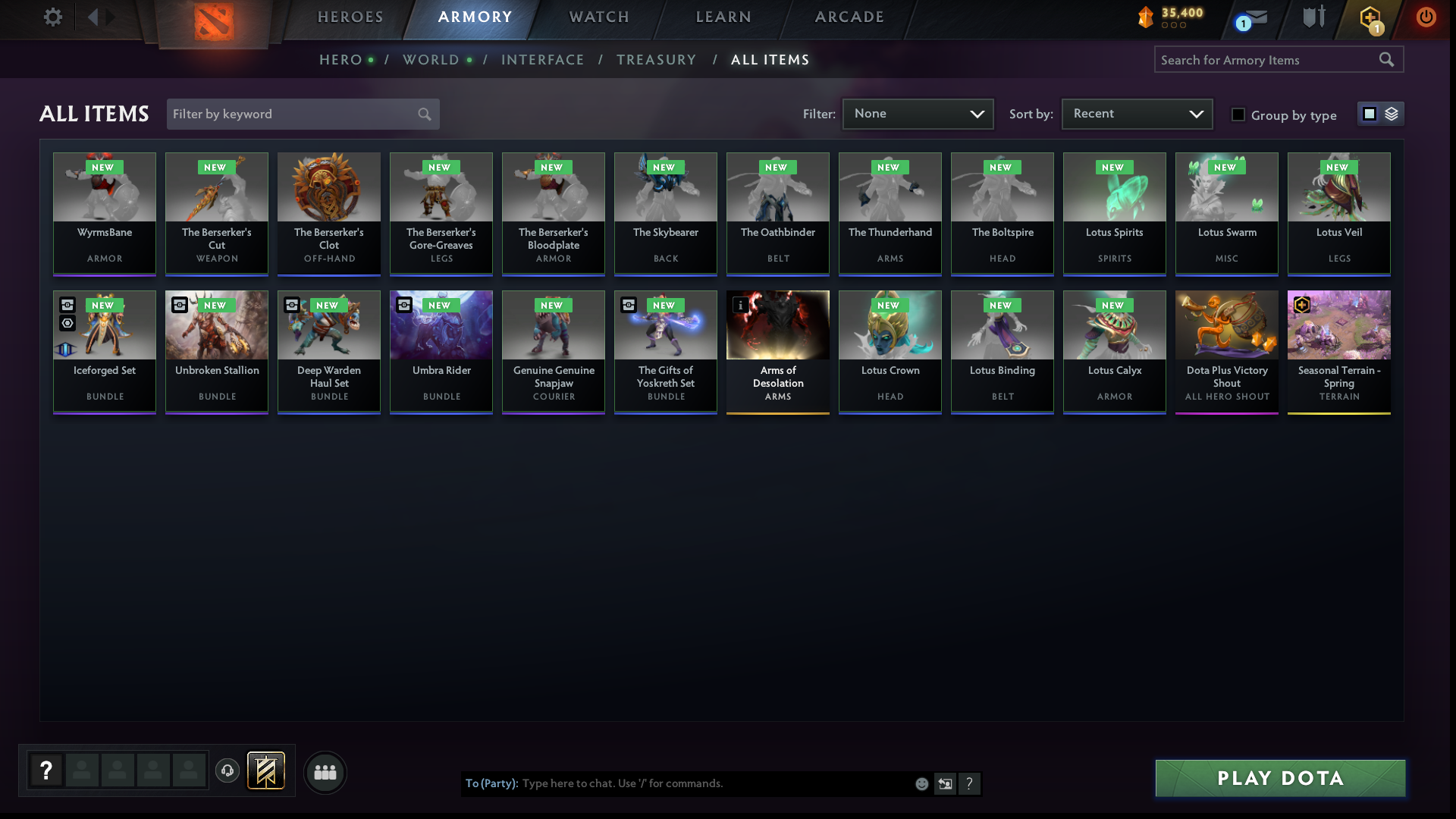The width and height of the screenshot is (1456, 819).
Task: Click the PLAY DOTA button
Action: [1279, 778]
